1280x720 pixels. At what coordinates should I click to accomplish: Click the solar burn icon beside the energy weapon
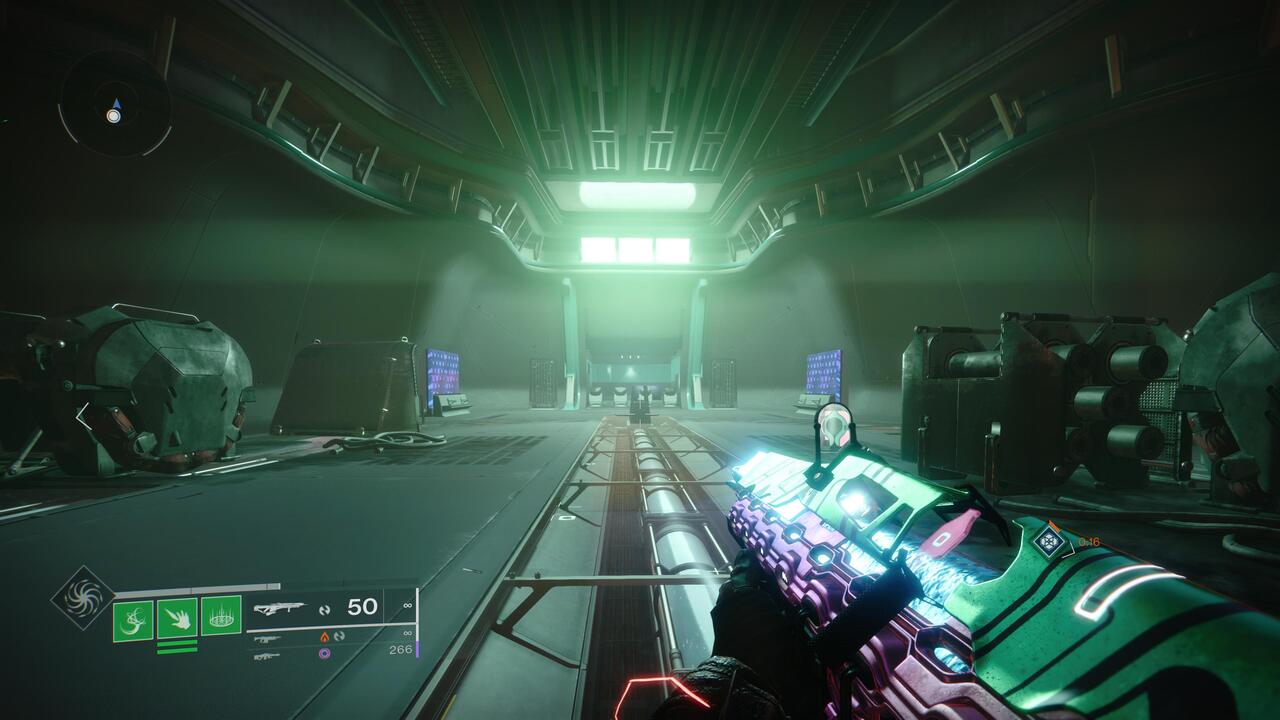(x=325, y=637)
